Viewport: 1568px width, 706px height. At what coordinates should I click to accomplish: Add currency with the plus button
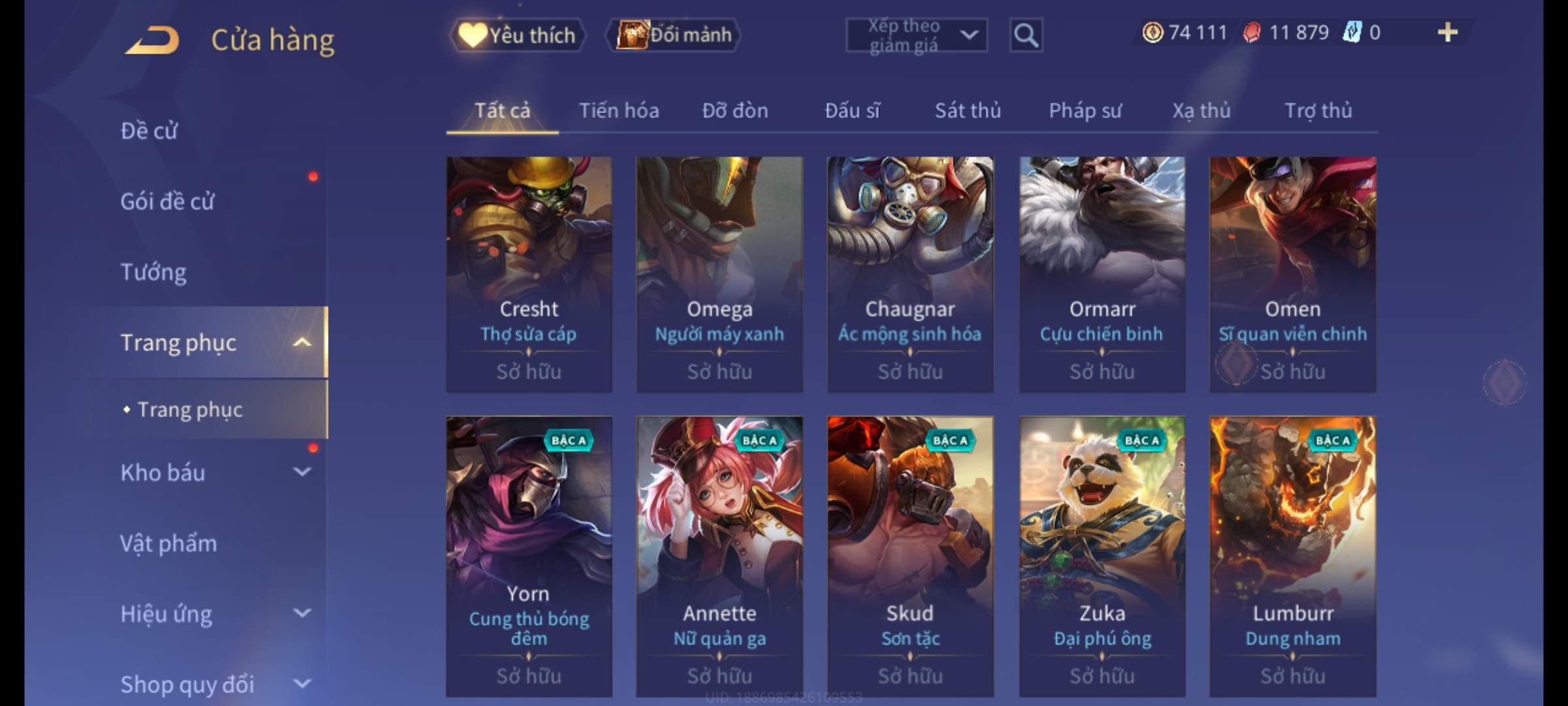(x=1447, y=33)
